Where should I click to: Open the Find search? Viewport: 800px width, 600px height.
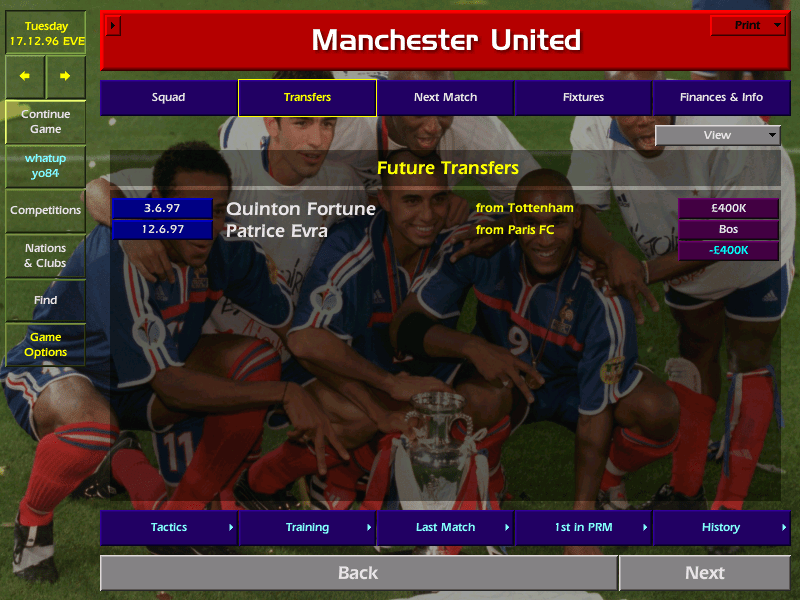point(45,300)
